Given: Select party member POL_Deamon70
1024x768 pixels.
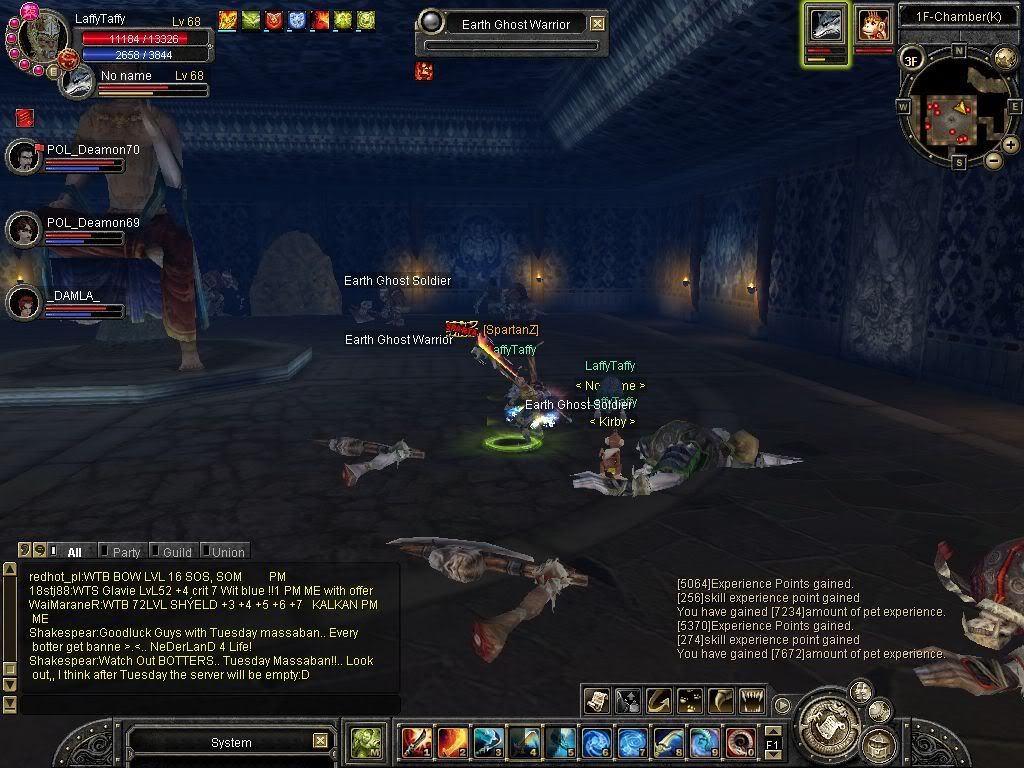Looking at the screenshot, I should (x=24, y=157).
